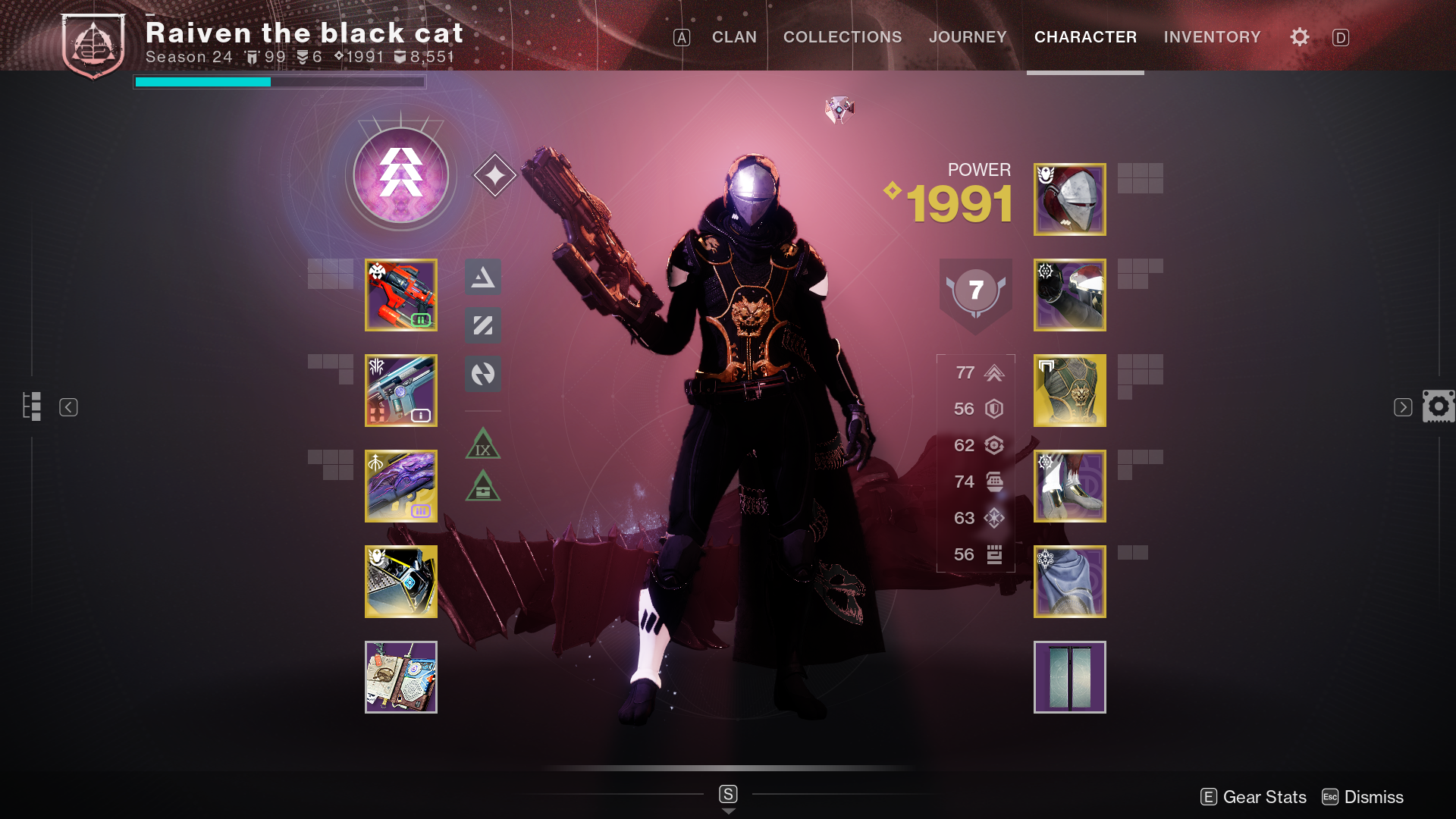Click the right page arrow

click(1402, 407)
